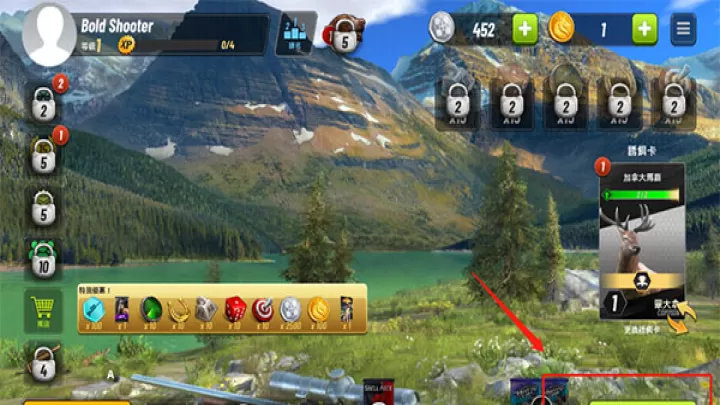Image resolution: width=720 pixels, height=405 pixels.
Task: Select the deer hunting card
Action: tap(641, 240)
